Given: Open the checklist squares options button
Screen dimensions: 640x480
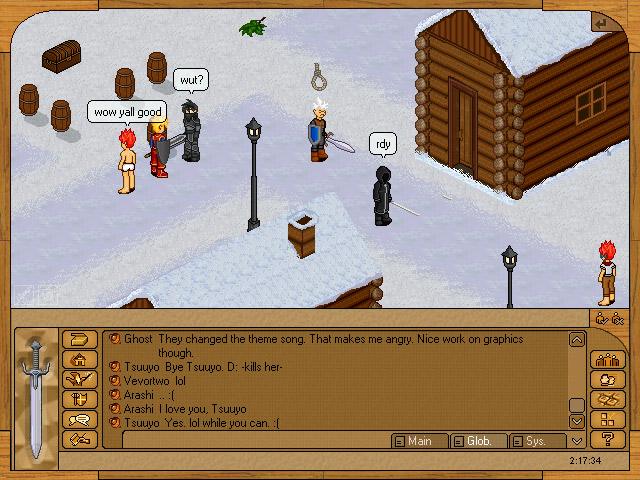Looking at the screenshot, I should (603, 418).
